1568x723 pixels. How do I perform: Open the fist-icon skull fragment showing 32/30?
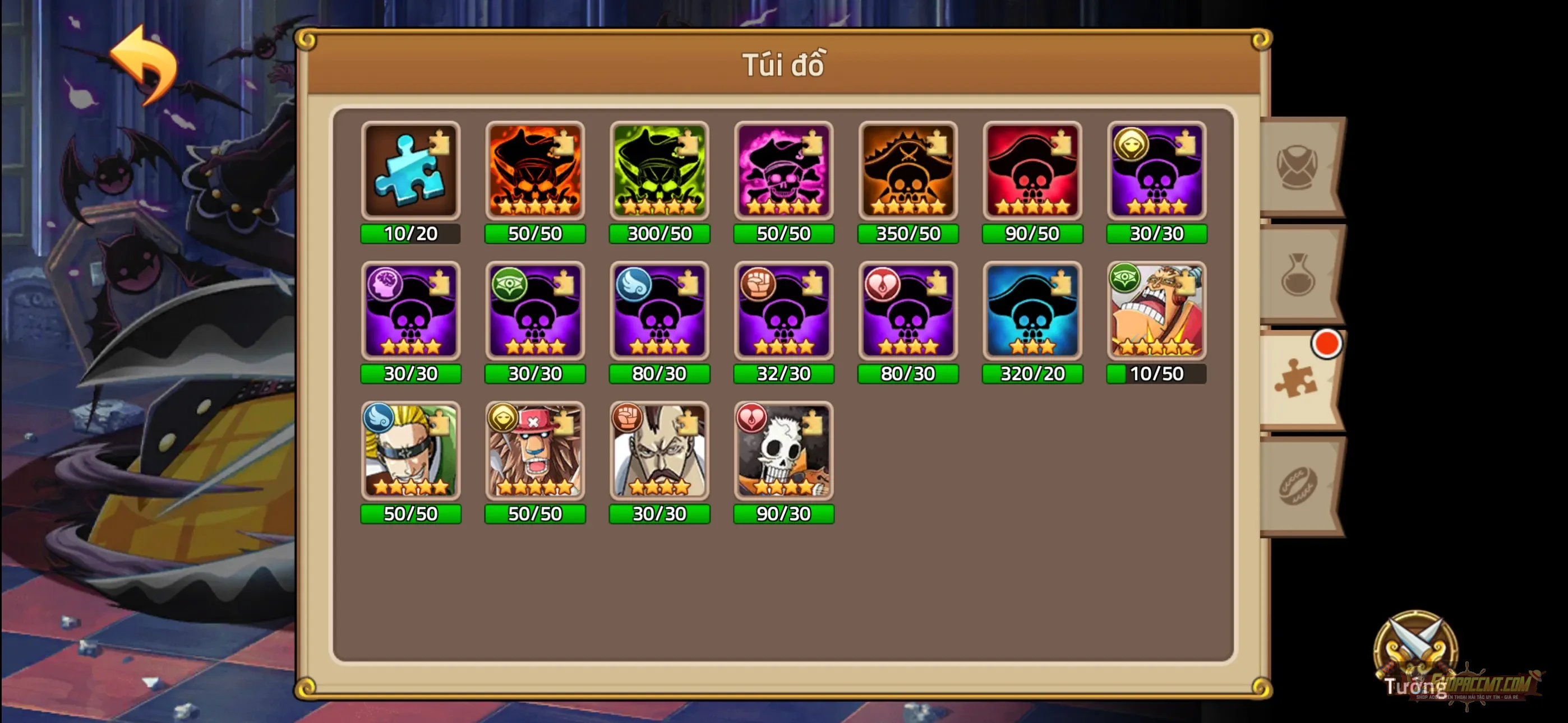783,313
